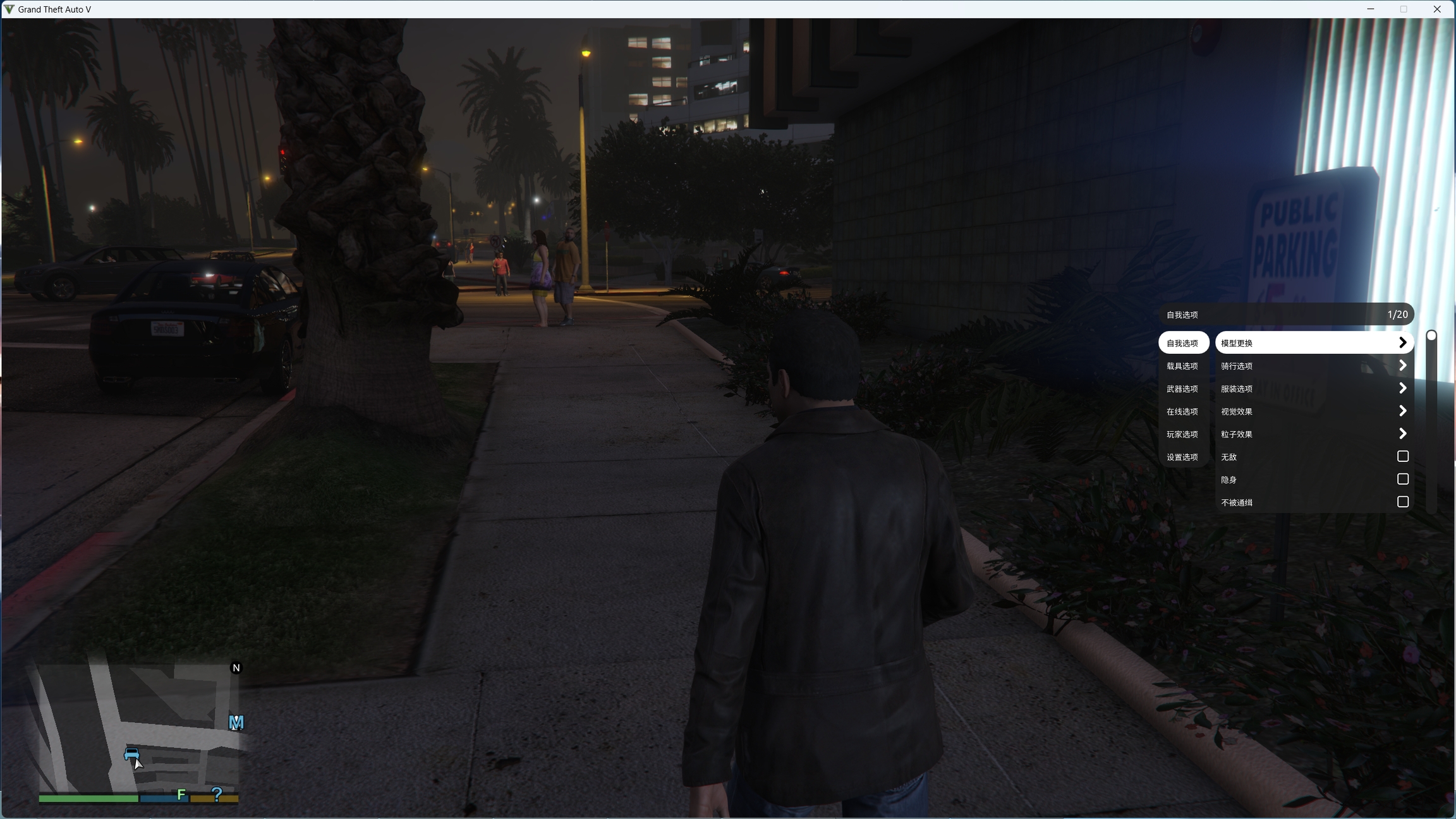This screenshot has height=819, width=1456.
Task: Minimize the game window
Action: 1371,9
